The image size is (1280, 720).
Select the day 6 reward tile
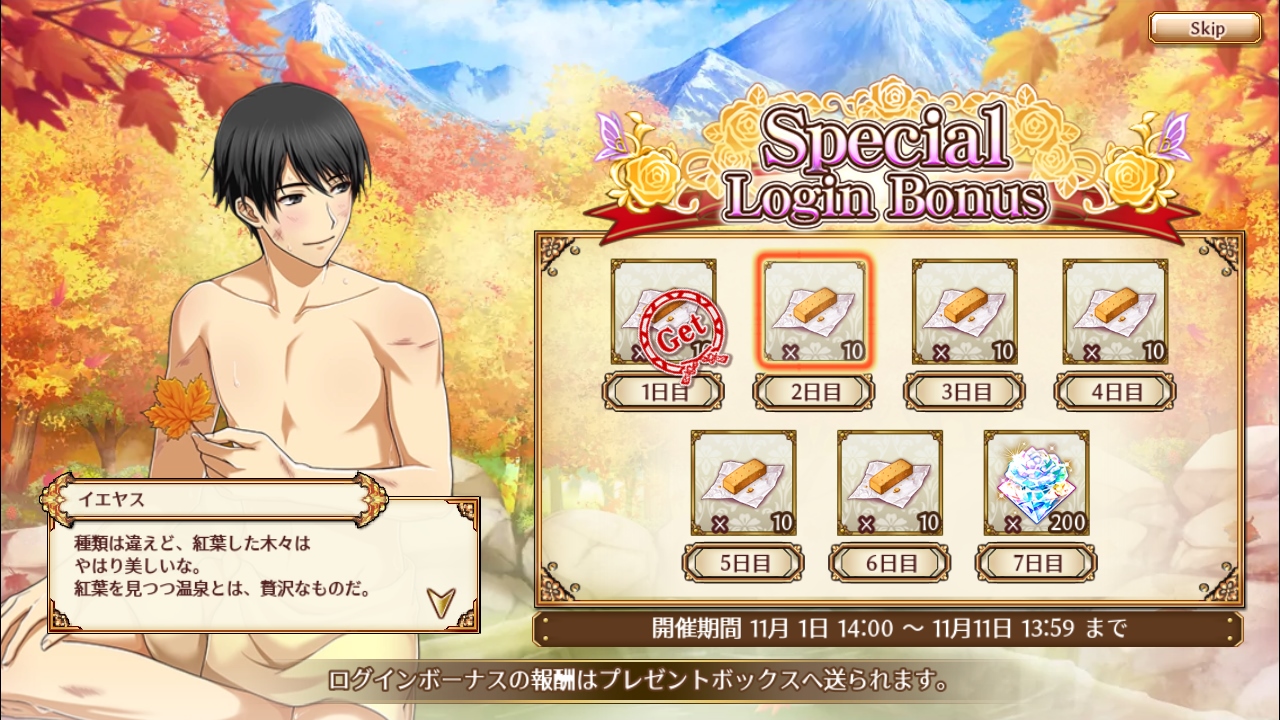tap(890, 483)
